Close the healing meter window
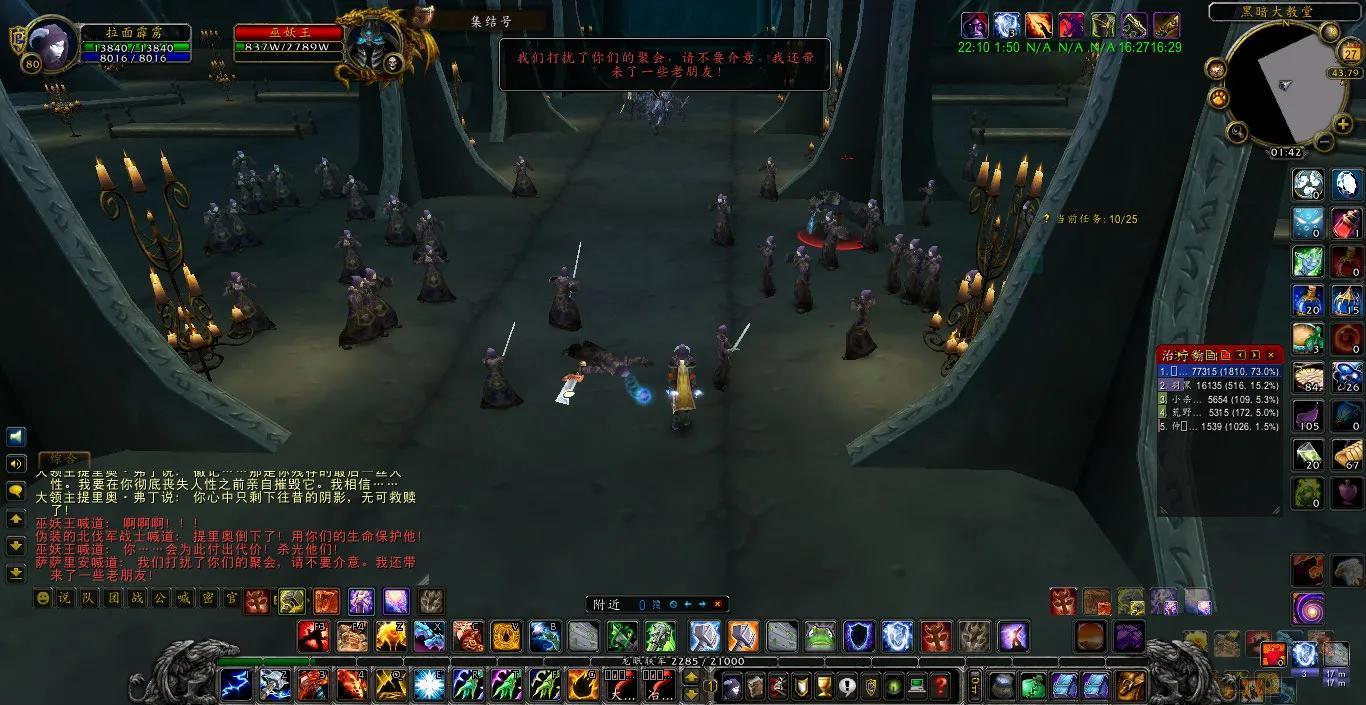Viewport: 1366px width, 705px height. coord(1271,354)
